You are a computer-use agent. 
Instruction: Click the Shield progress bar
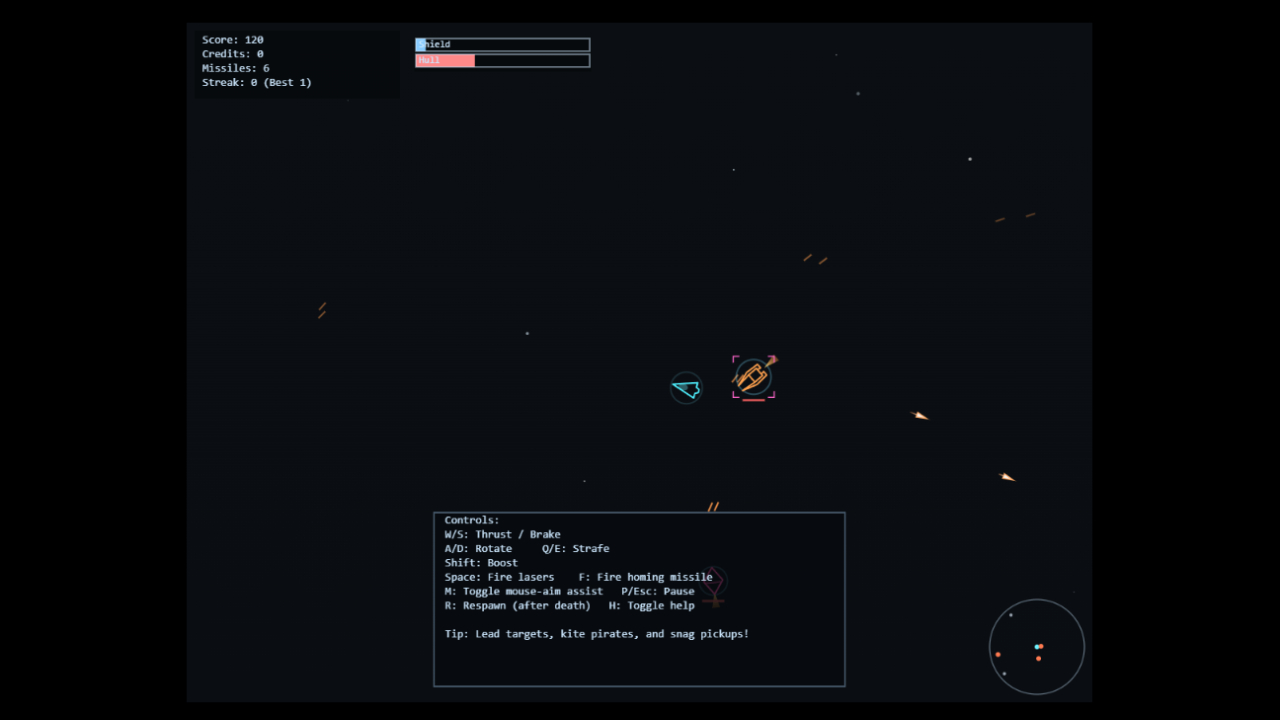(502, 44)
